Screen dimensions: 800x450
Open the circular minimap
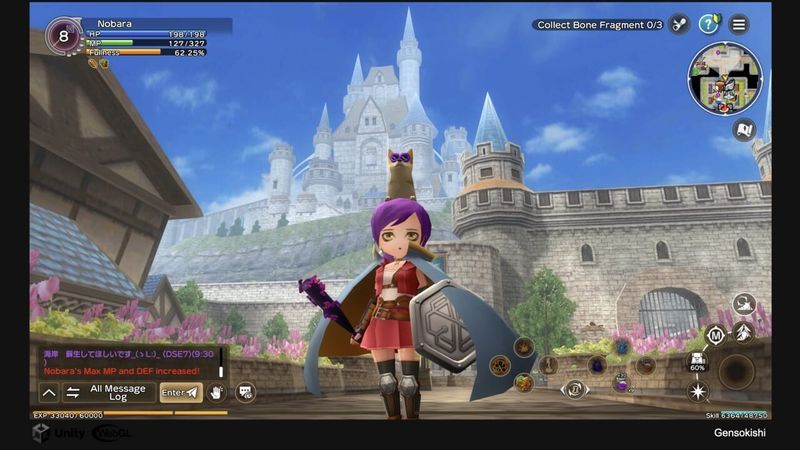[725, 79]
